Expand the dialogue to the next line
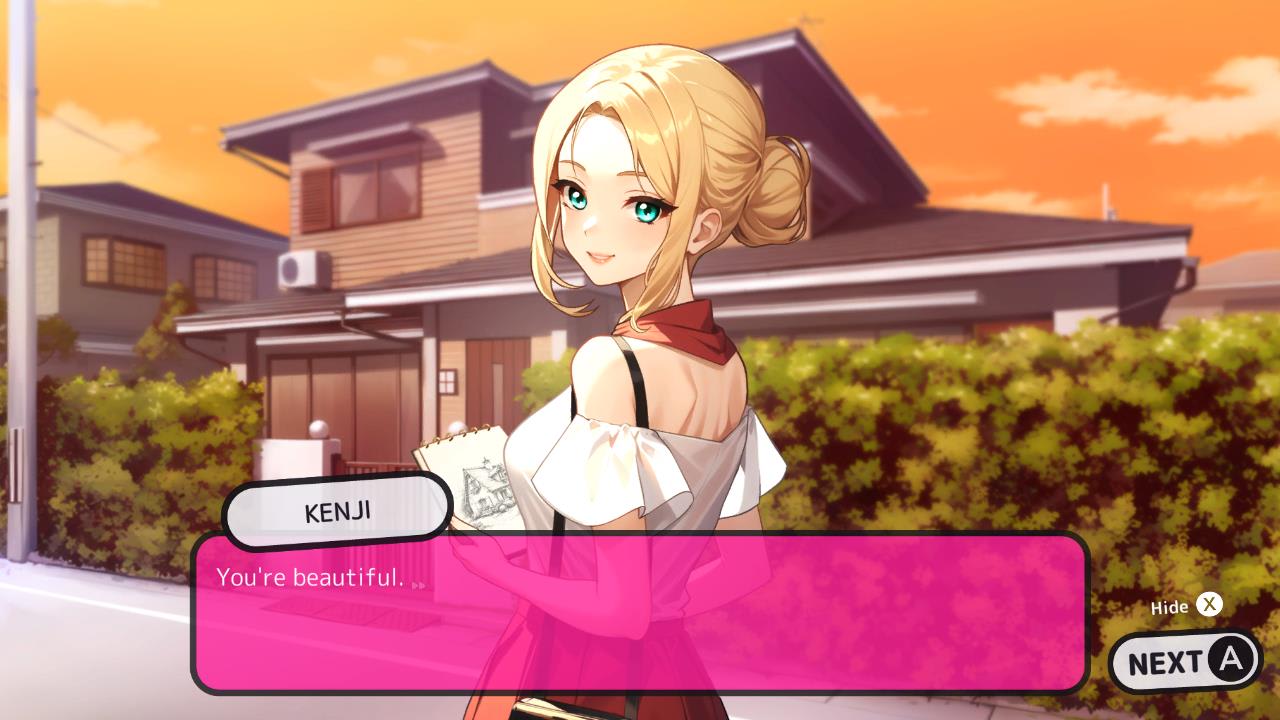The height and width of the screenshot is (720, 1280). click(1186, 660)
